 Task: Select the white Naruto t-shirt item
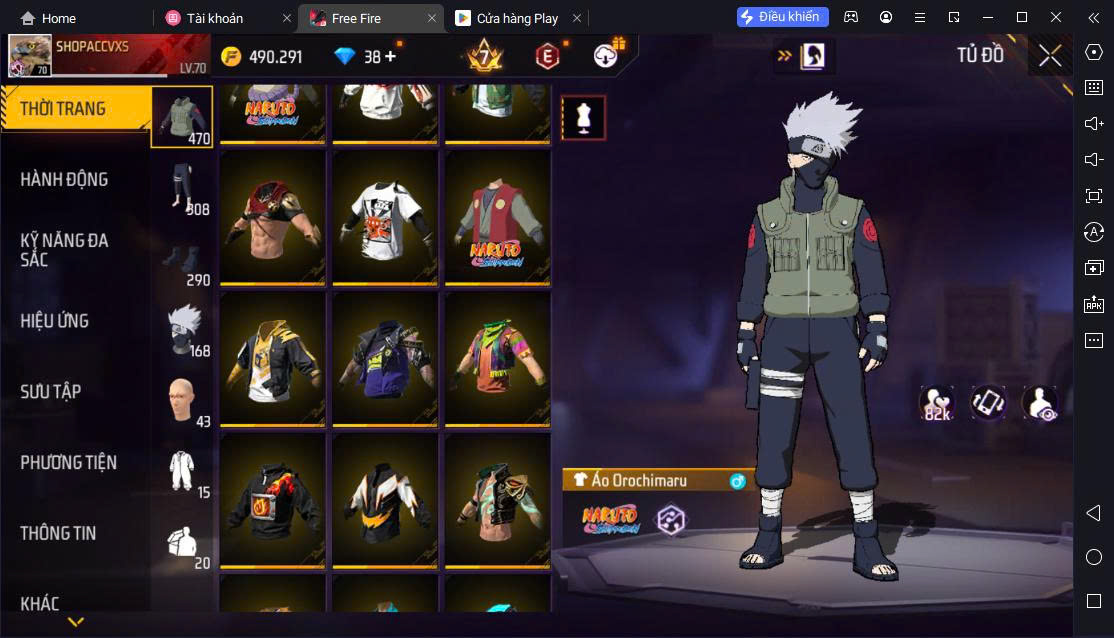click(x=385, y=217)
